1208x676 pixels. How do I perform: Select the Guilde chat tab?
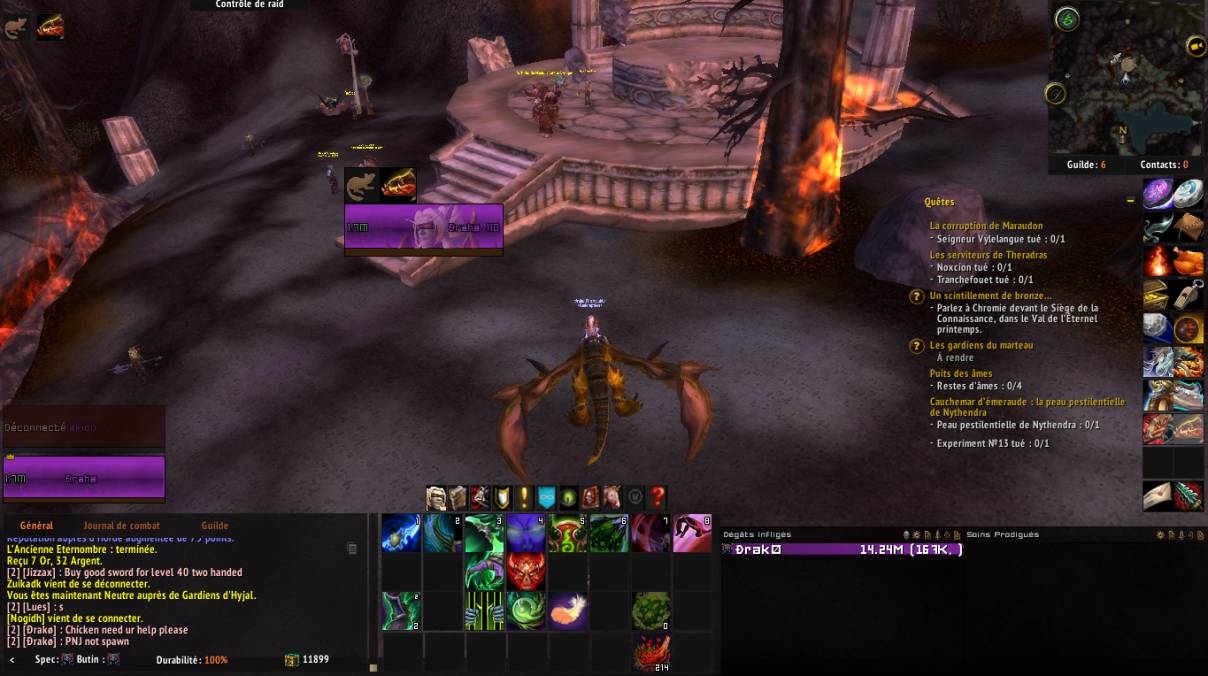215,525
